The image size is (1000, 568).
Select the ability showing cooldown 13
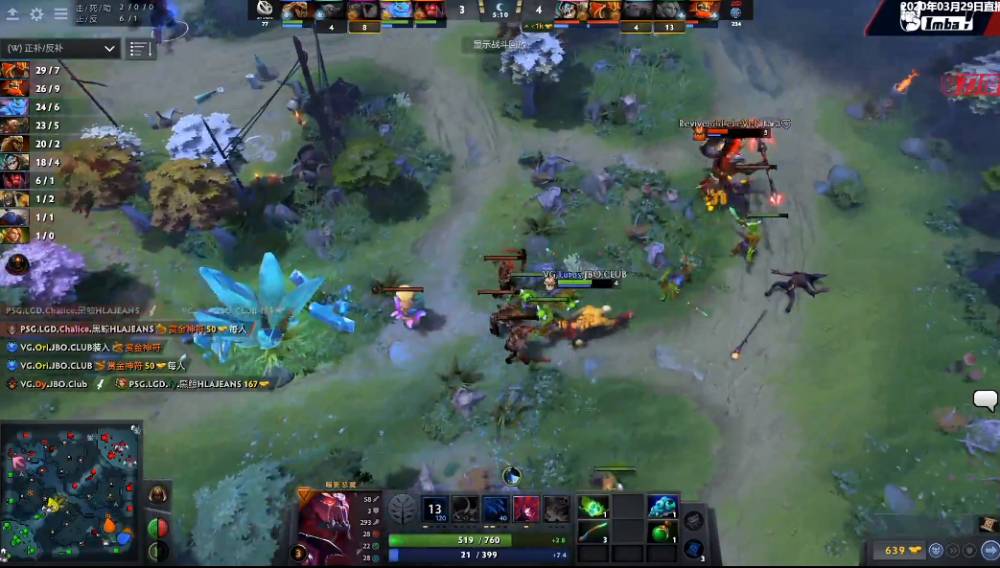click(x=436, y=509)
